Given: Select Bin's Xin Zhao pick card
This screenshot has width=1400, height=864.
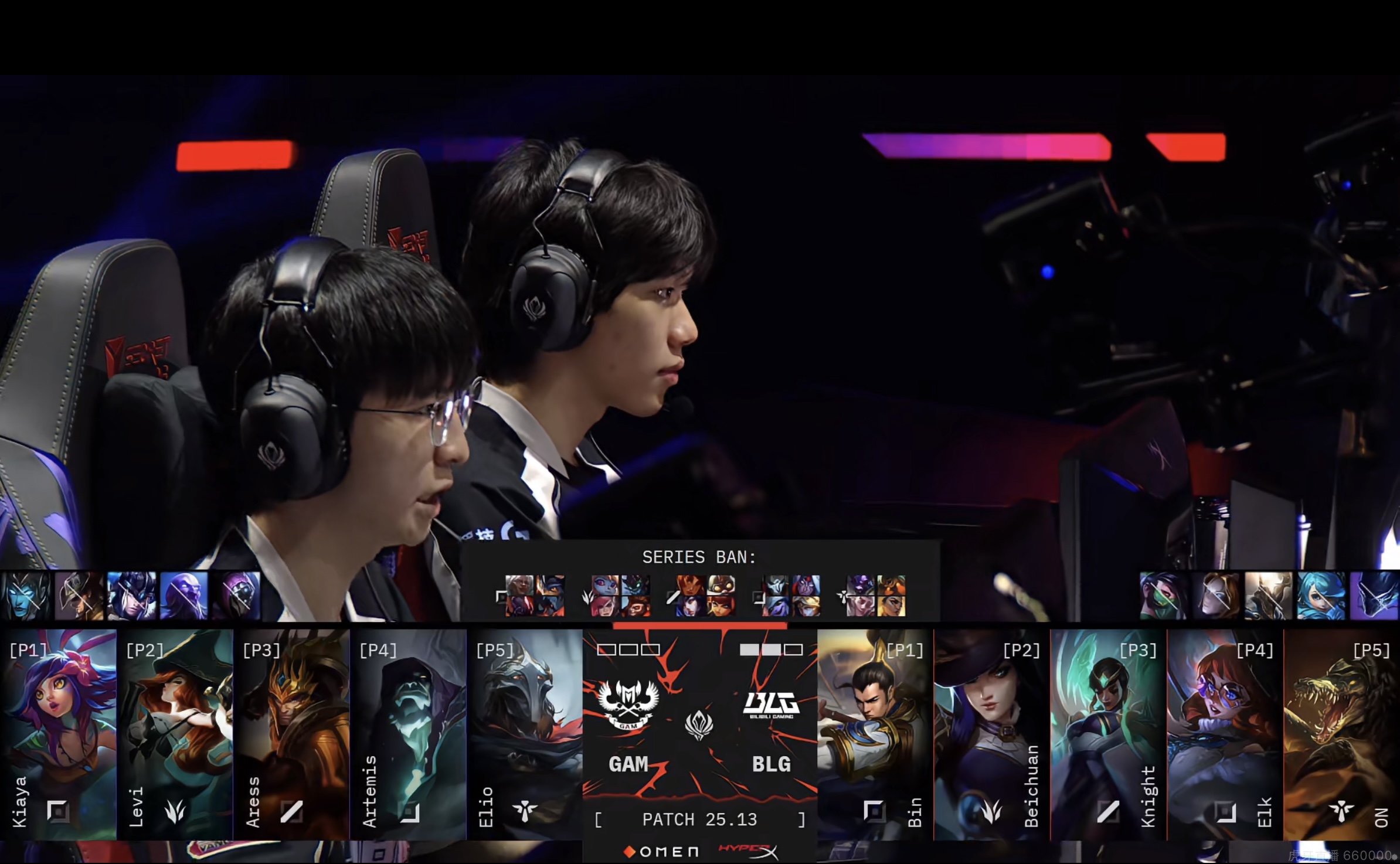Looking at the screenshot, I should pos(875,734).
